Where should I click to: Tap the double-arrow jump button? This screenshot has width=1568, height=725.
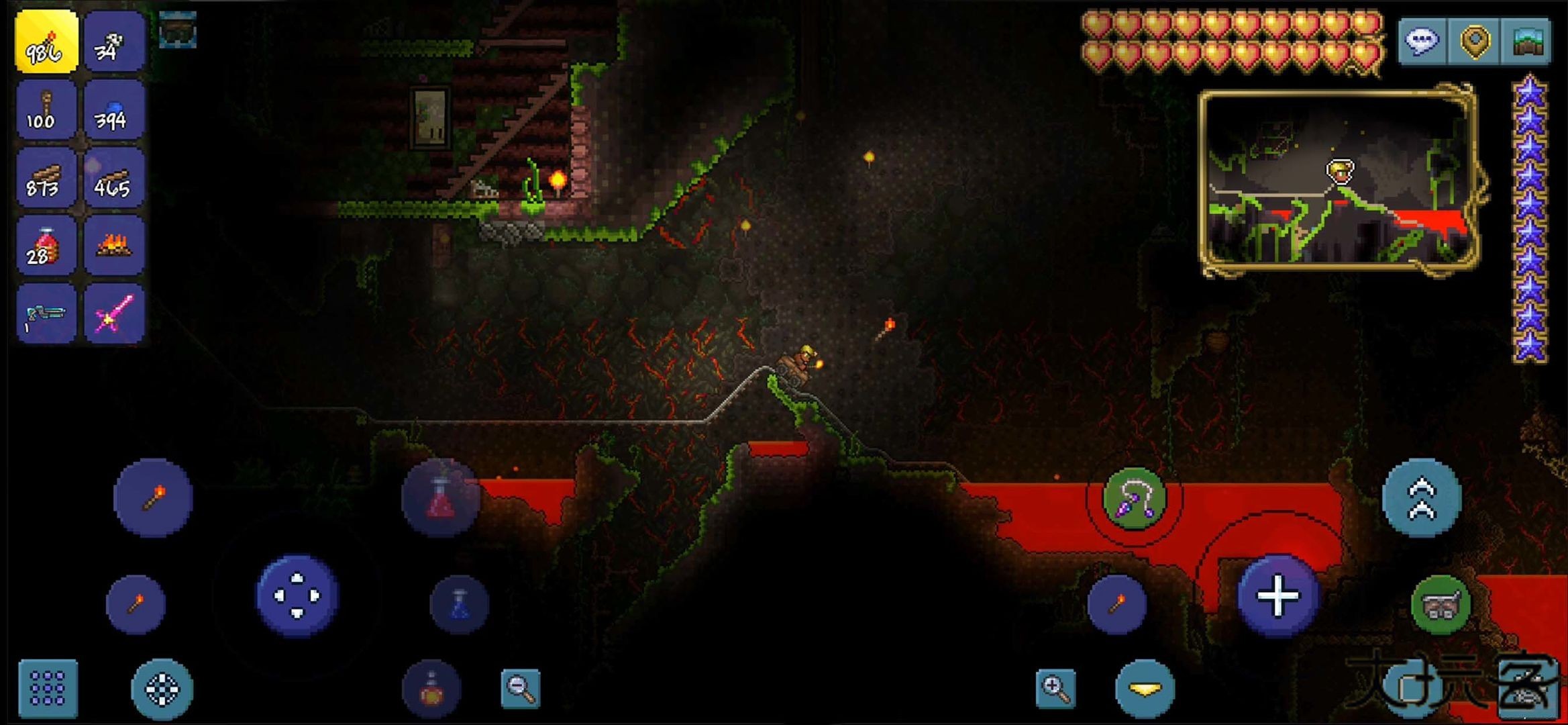click(1421, 498)
